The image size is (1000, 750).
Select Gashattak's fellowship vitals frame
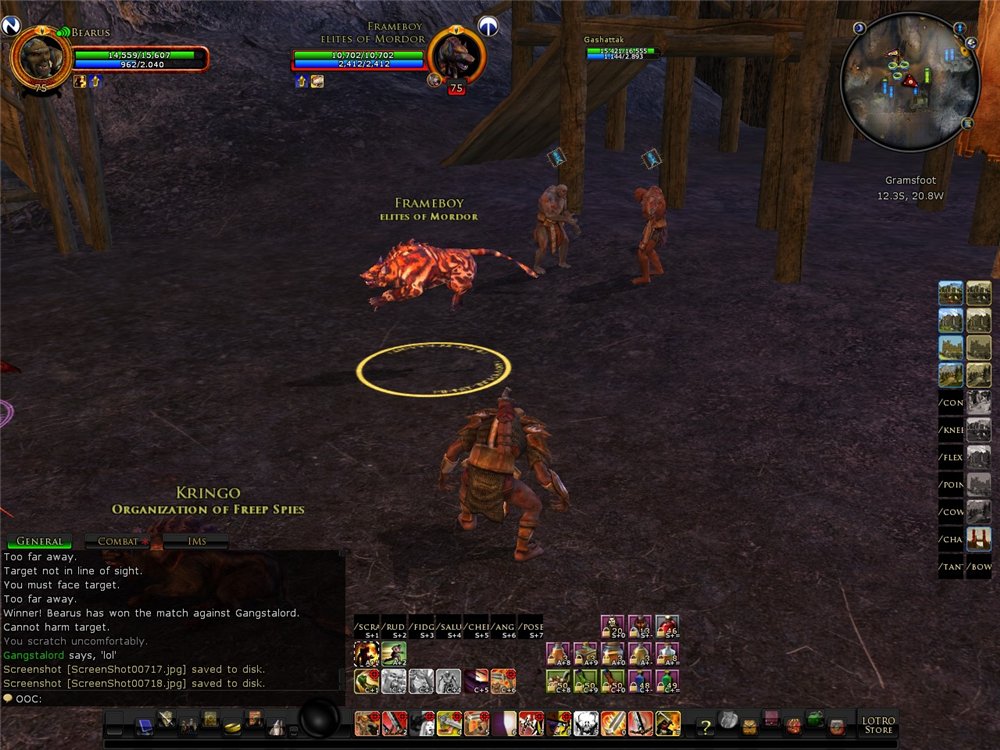pyautogui.click(x=620, y=50)
